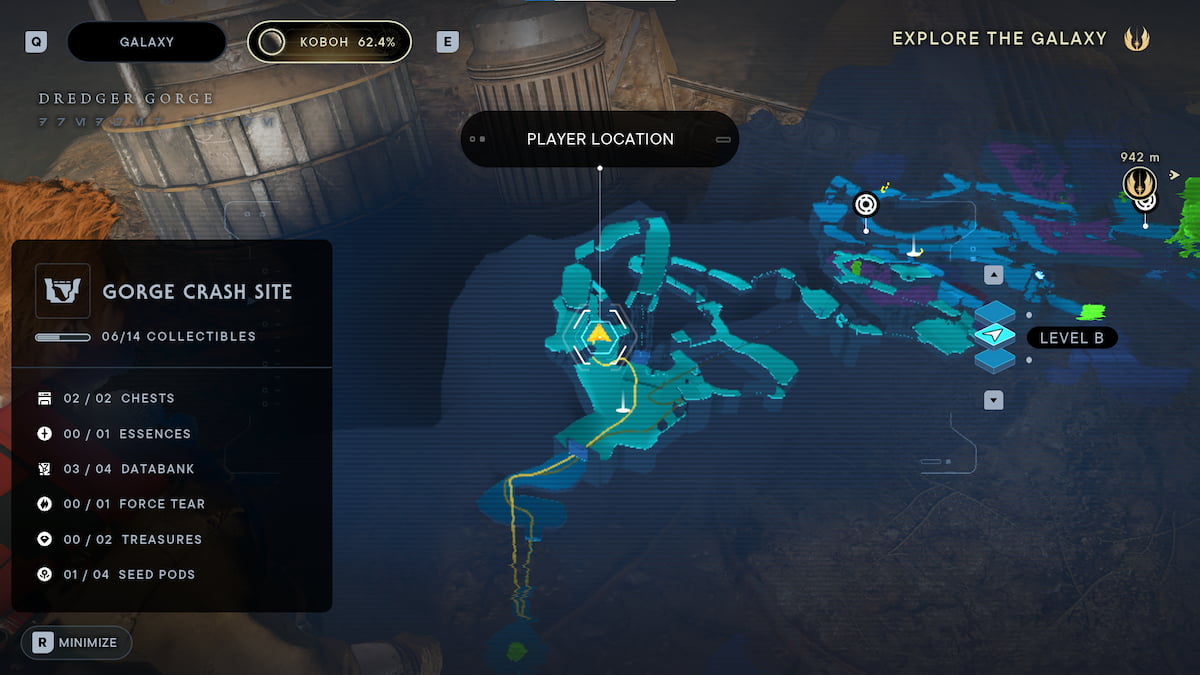Viewport: 1200px width, 675px height.
Task: Go down one map level
Action: point(994,400)
